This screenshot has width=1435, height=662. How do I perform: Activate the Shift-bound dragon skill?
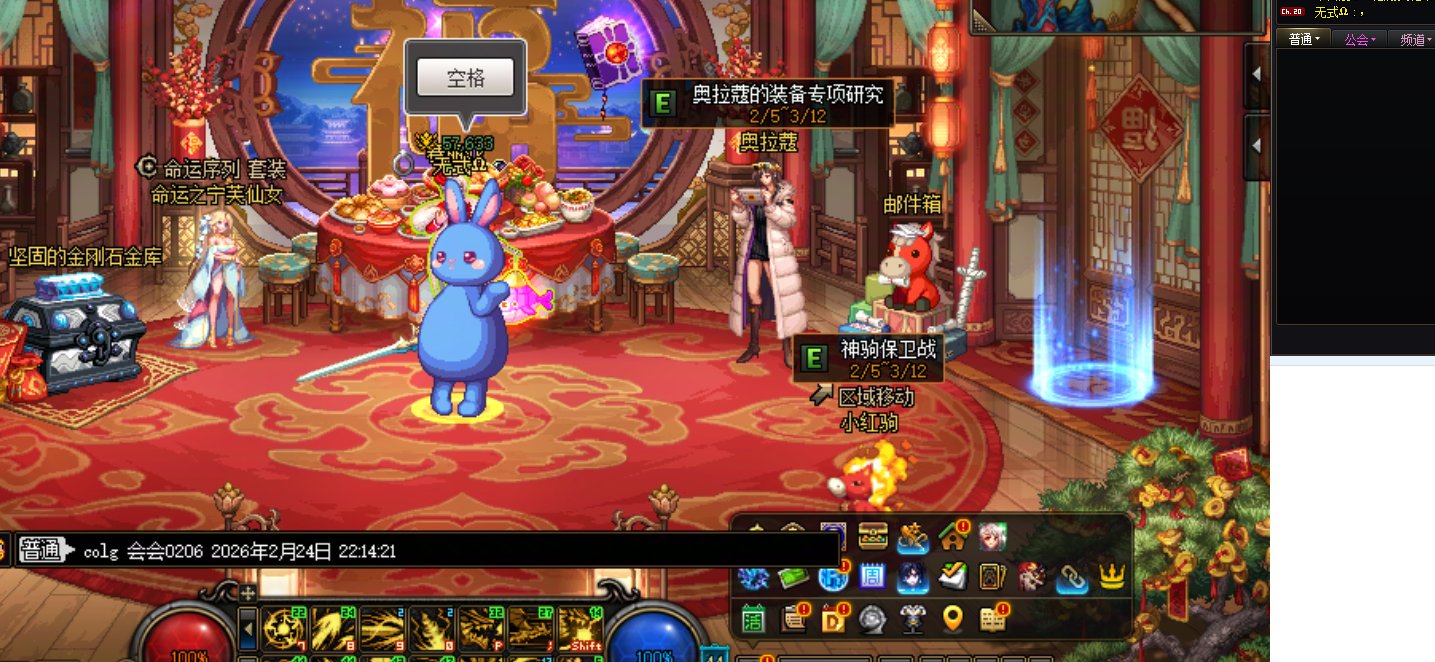[x=580, y=628]
